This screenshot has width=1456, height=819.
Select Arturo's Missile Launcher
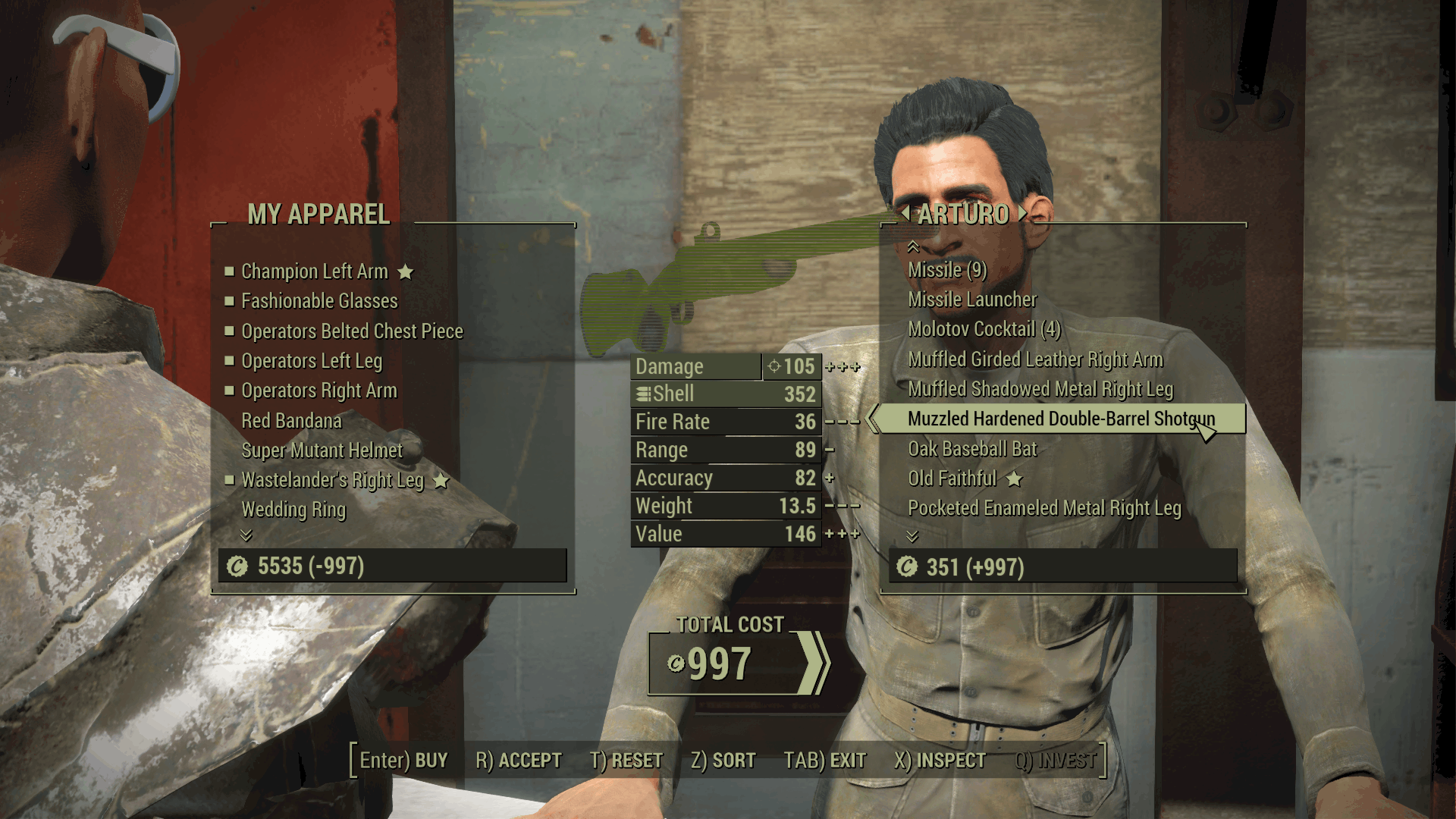point(972,300)
